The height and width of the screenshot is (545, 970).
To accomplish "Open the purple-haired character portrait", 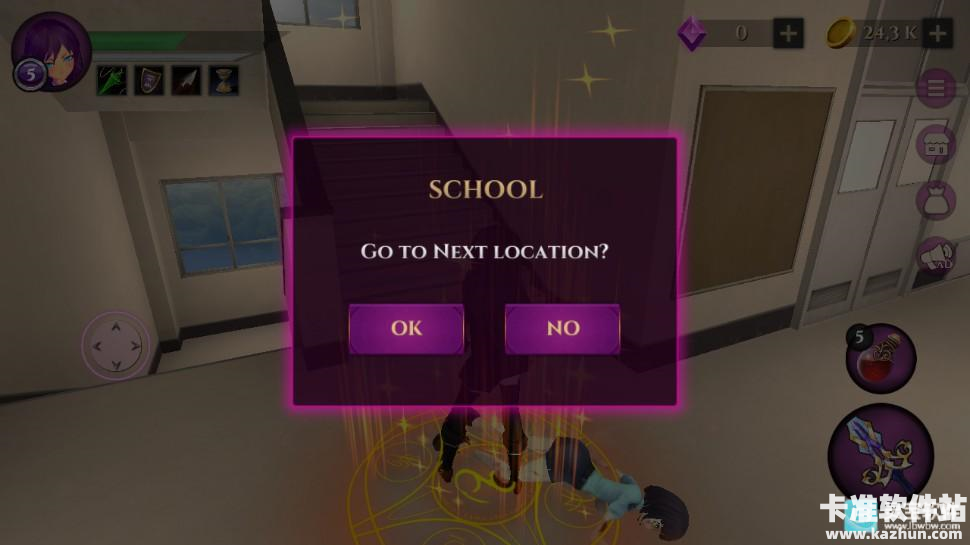I will pyautogui.click(x=52, y=50).
